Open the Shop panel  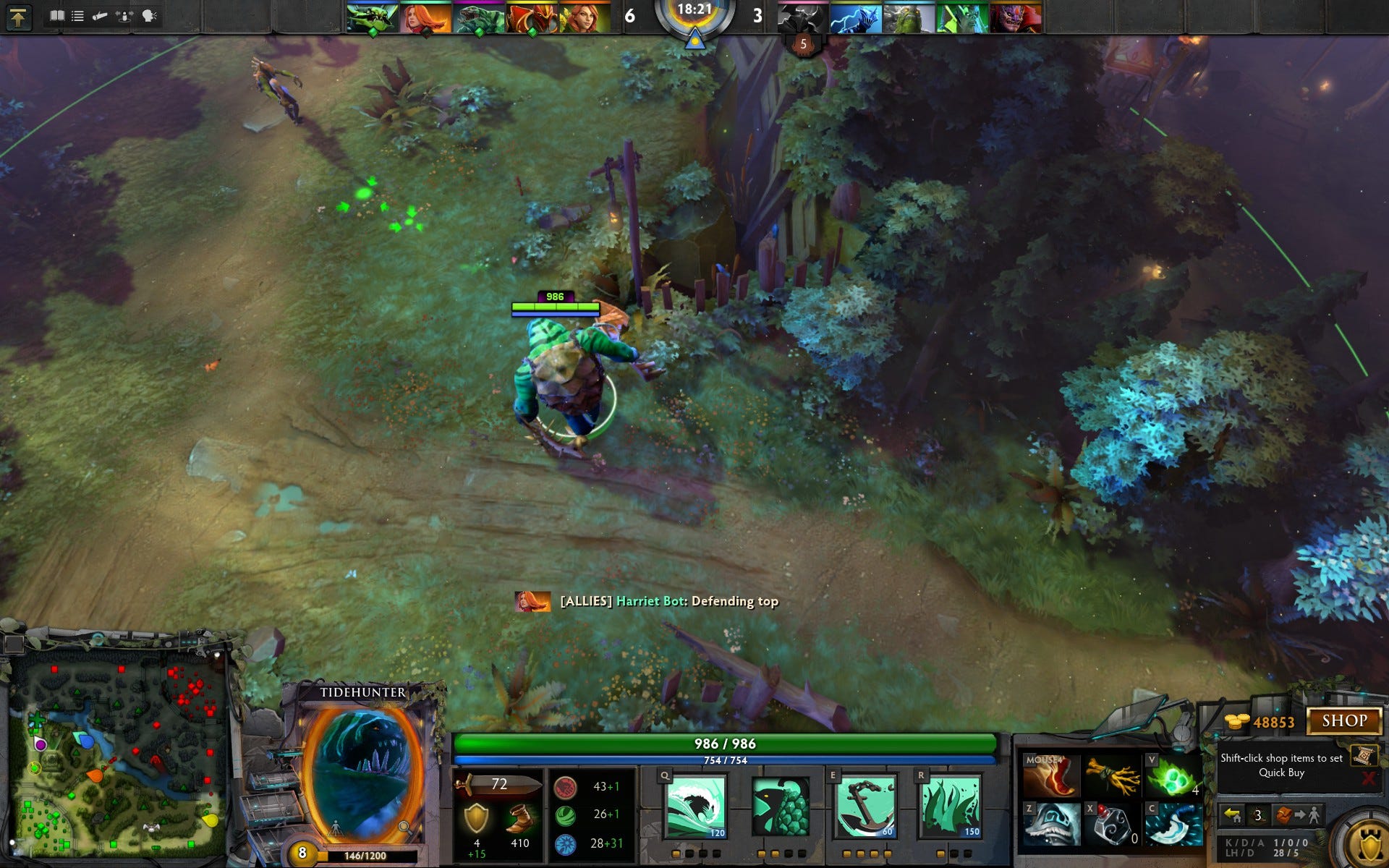1344,720
